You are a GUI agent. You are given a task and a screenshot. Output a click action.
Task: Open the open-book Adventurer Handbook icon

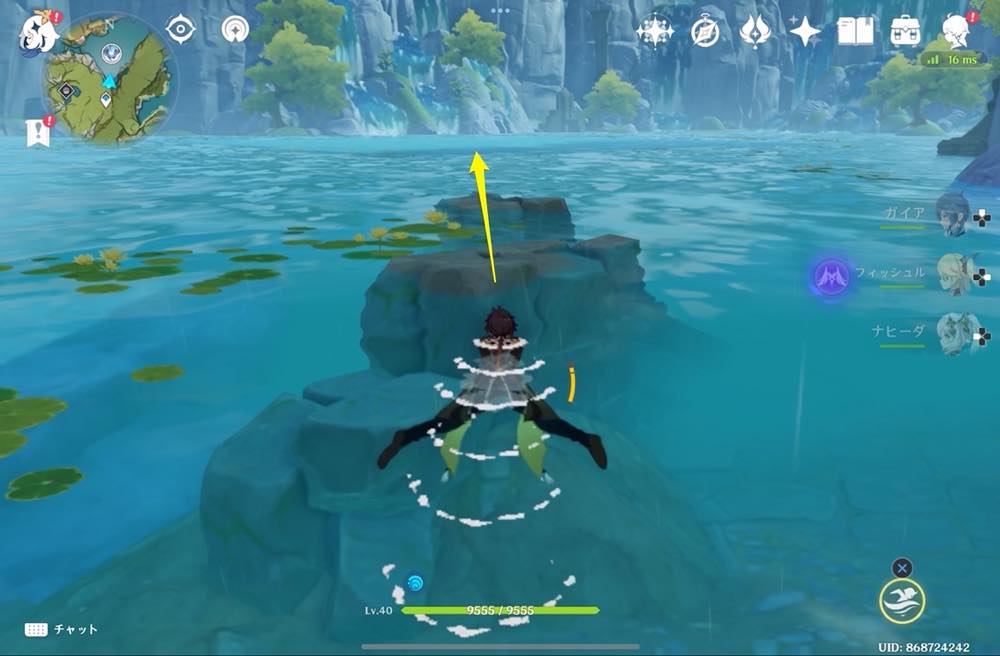pyautogui.click(x=855, y=32)
